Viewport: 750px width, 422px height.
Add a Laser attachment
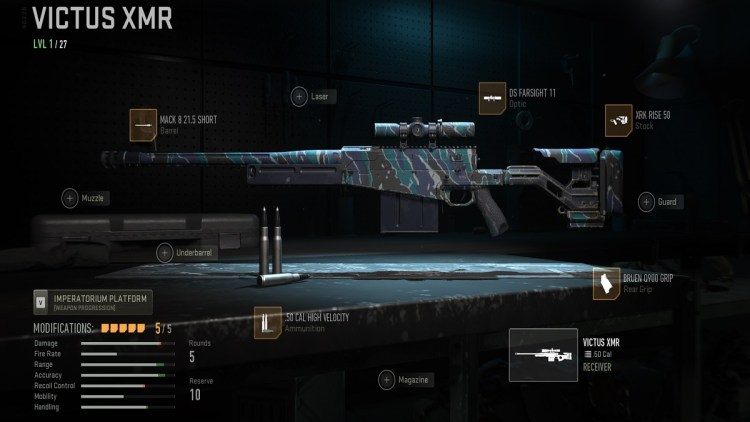click(299, 96)
